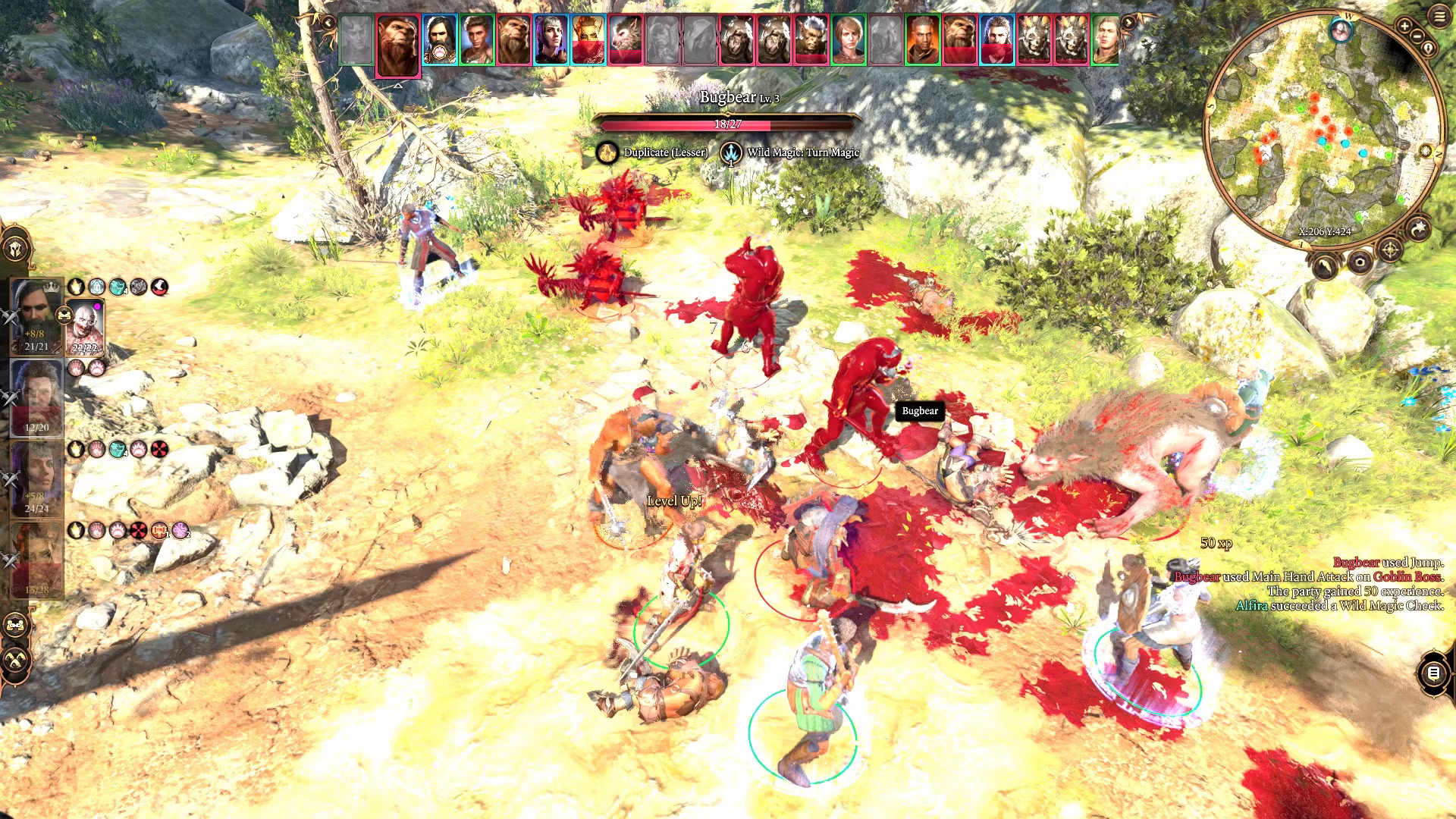
Task: Select the party member with 24/24 health
Action: [x=36, y=479]
